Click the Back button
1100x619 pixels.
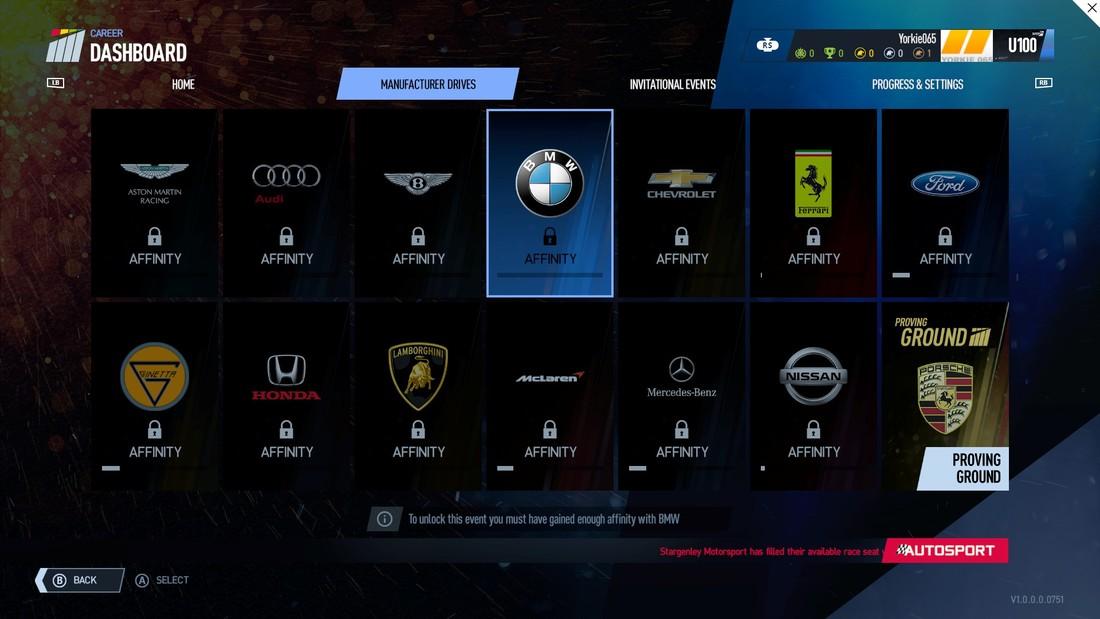tap(81, 580)
